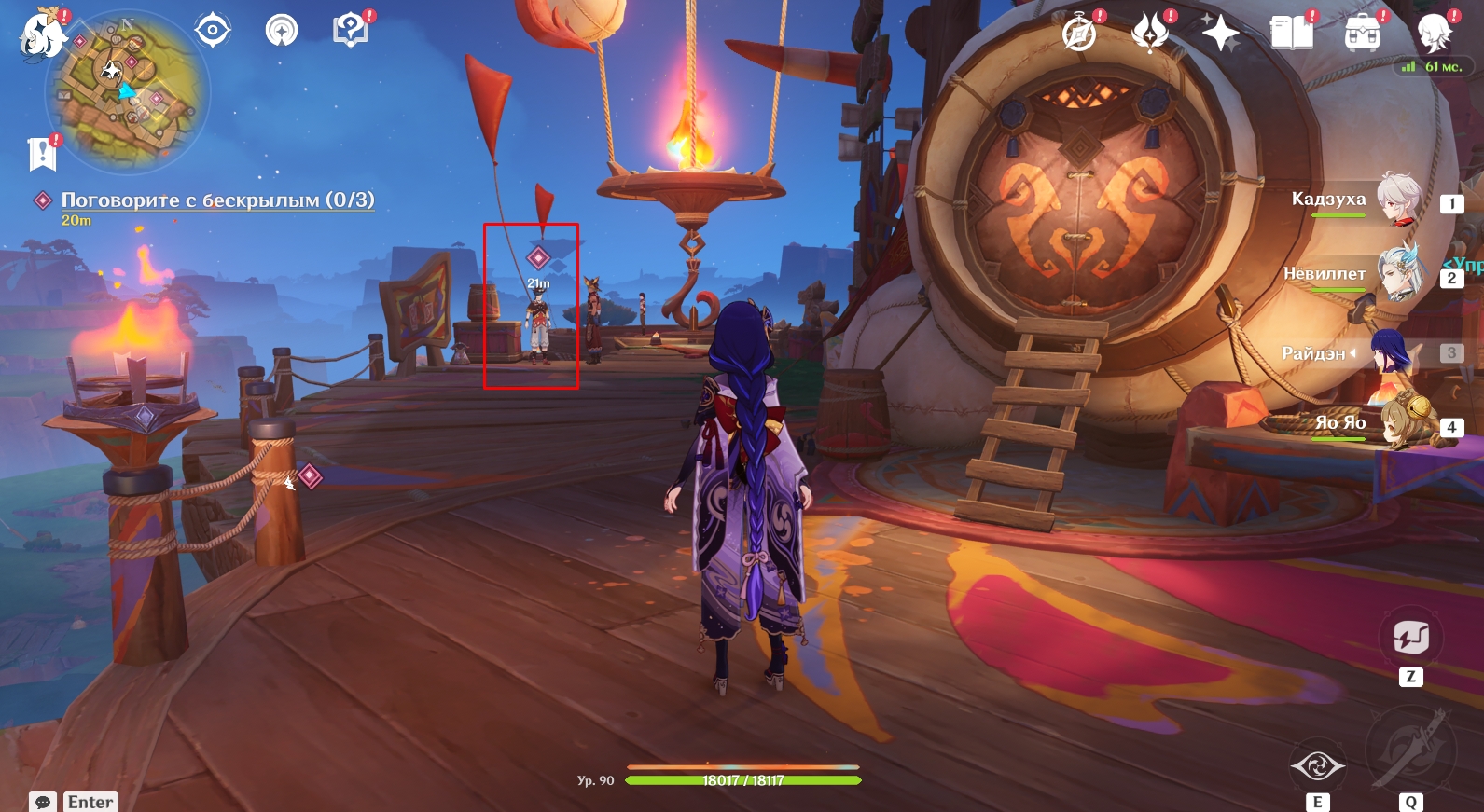
Task: Open the compass events icon
Action: (x=1079, y=34)
